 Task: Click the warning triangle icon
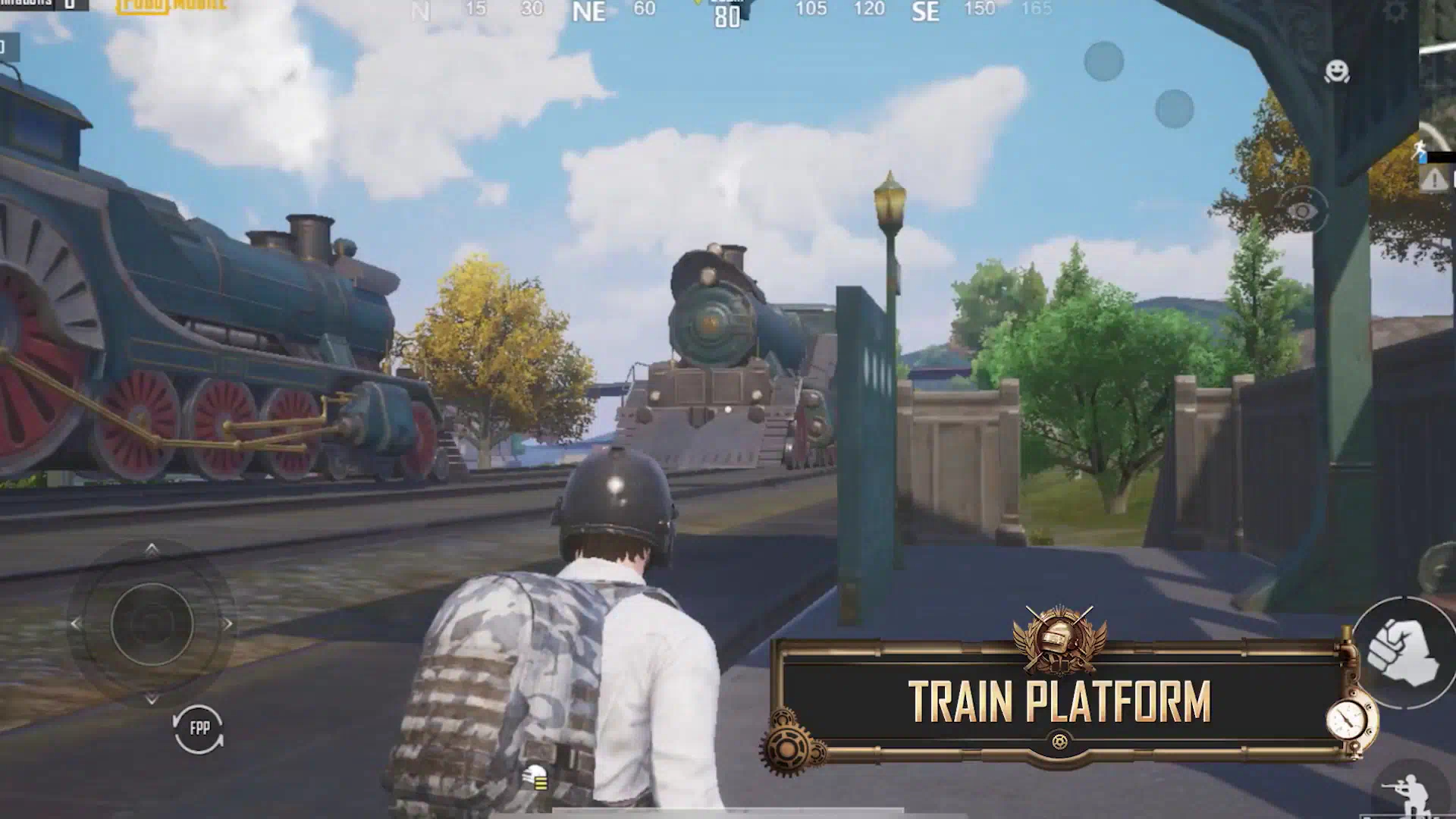(x=1433, y=180)
